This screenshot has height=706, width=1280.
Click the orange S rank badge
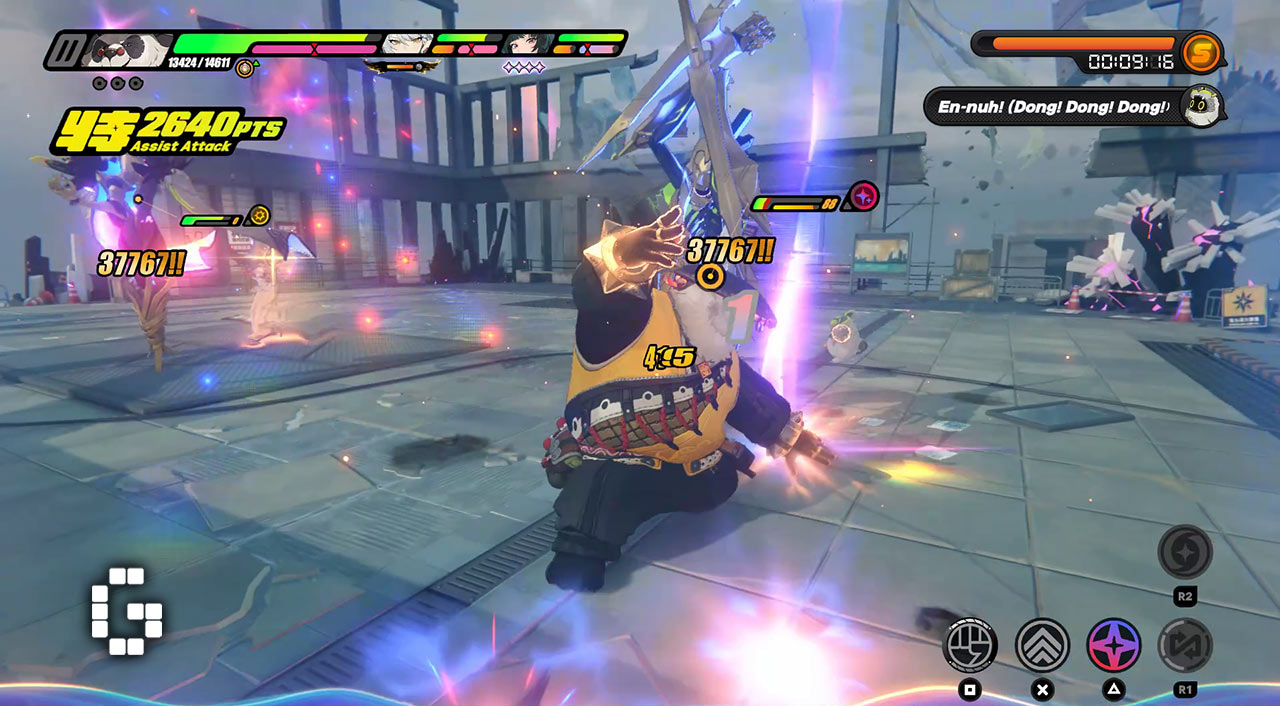click(1200, 53)
